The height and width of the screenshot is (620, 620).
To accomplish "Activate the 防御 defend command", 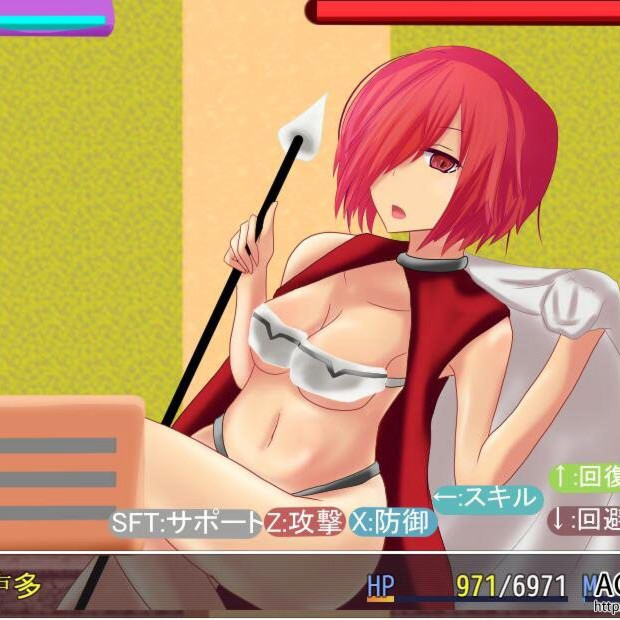I will [393, 523].
